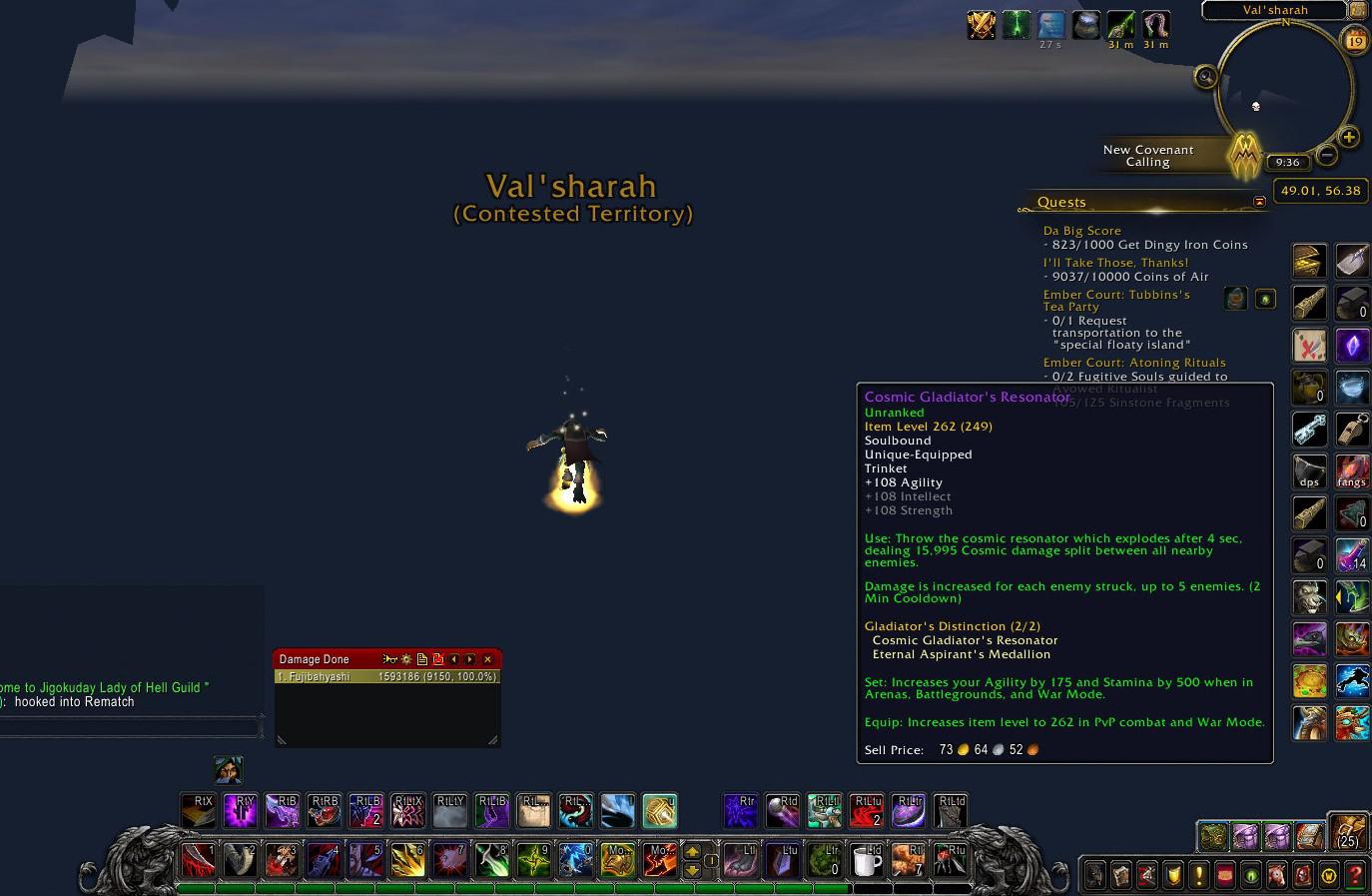The image size is (1372, 896).
Task: Open the Quest Log exclamation mark button
Action: point(1199,875)
